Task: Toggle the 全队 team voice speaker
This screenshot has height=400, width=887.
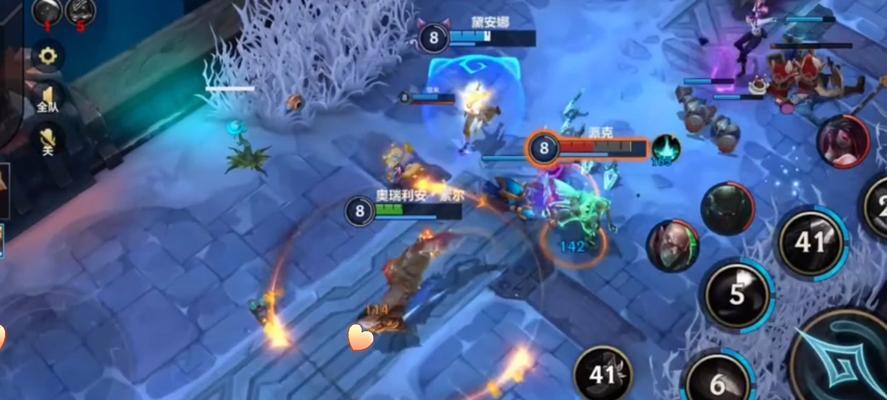Action: point(47,97)
